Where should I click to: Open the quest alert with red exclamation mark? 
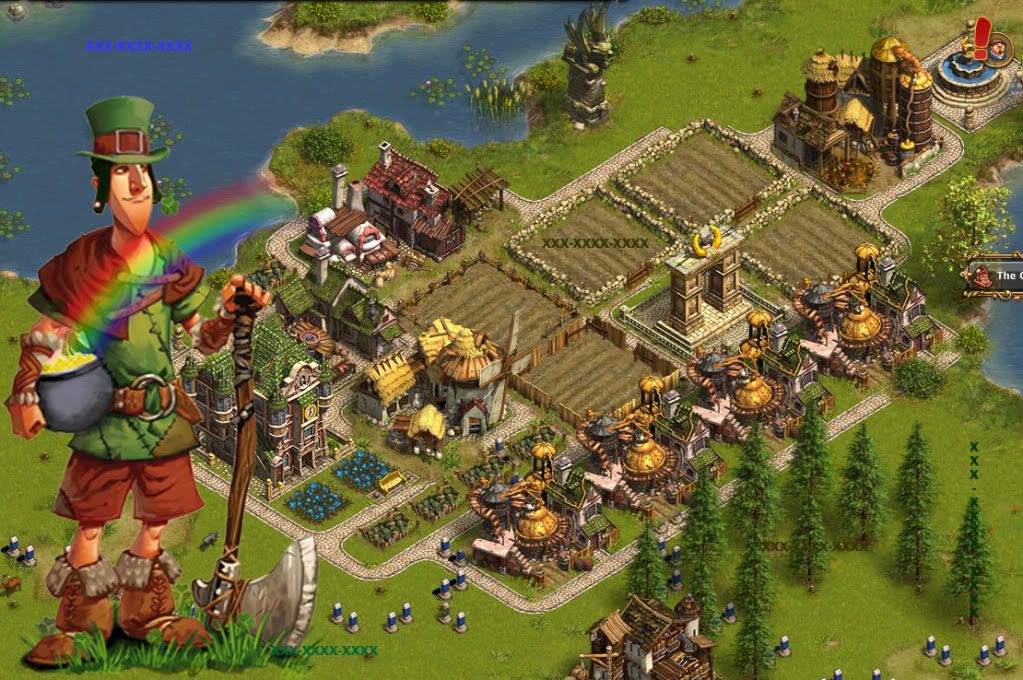pyautogui.click(x=982, y=40)
